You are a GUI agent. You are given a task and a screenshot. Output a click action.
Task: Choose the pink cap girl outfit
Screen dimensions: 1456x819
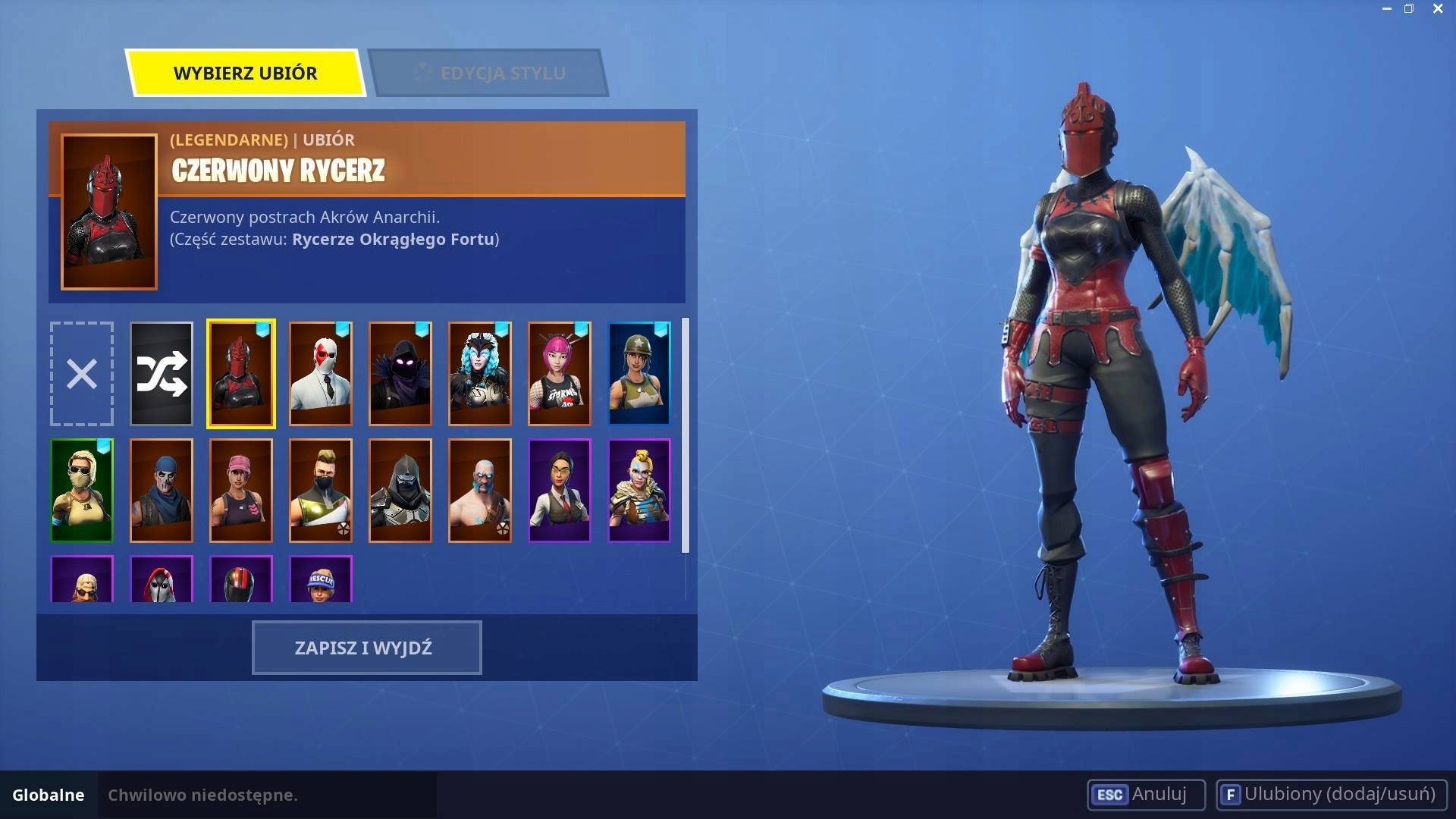tap(241, 491)
